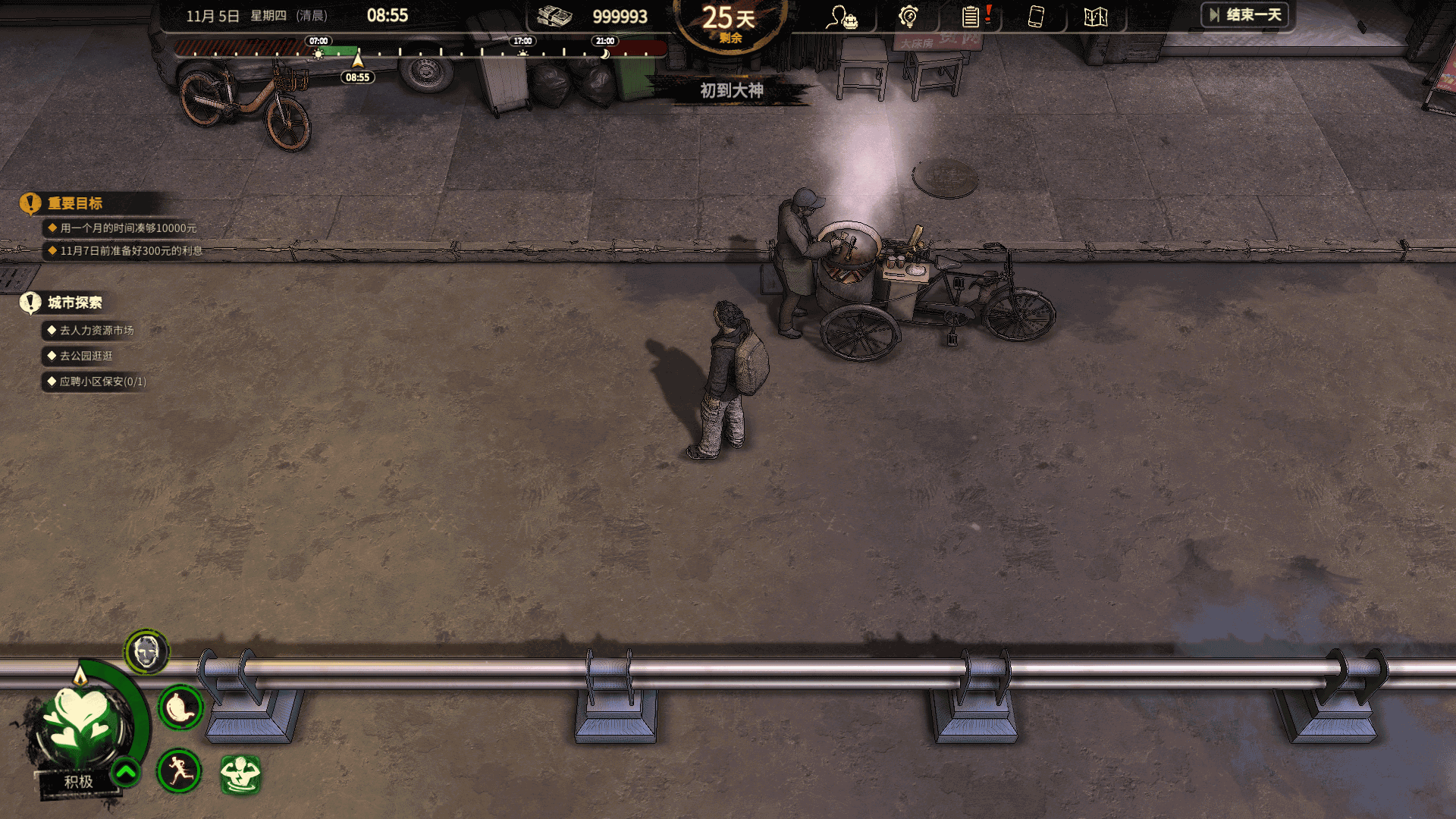1456x819 pixels.
Task: Click the stomach hunger icon
Action: coord(180,708)
